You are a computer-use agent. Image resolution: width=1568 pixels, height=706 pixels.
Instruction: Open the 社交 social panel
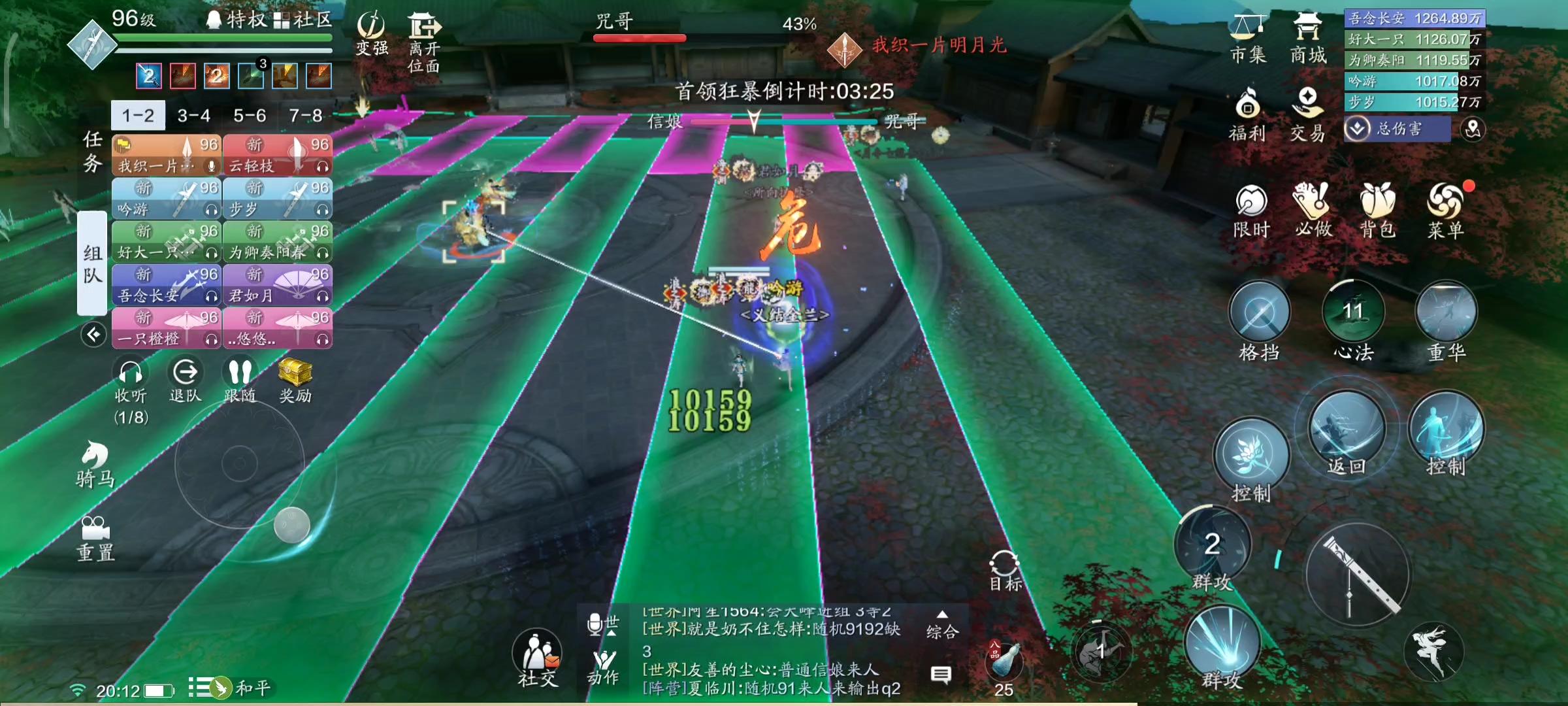click(537, 650)
